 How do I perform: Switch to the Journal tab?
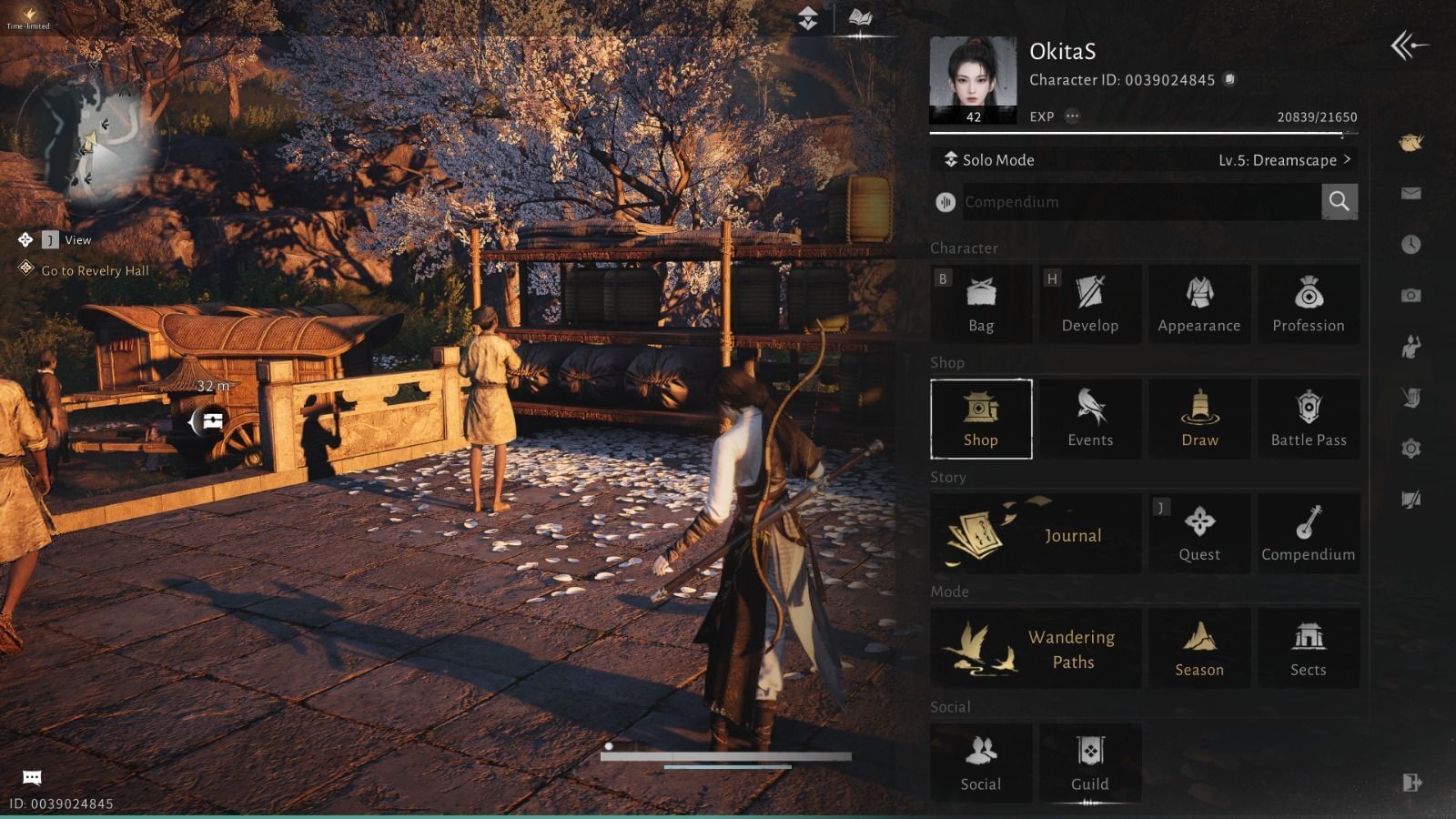tap(1036, 533)
